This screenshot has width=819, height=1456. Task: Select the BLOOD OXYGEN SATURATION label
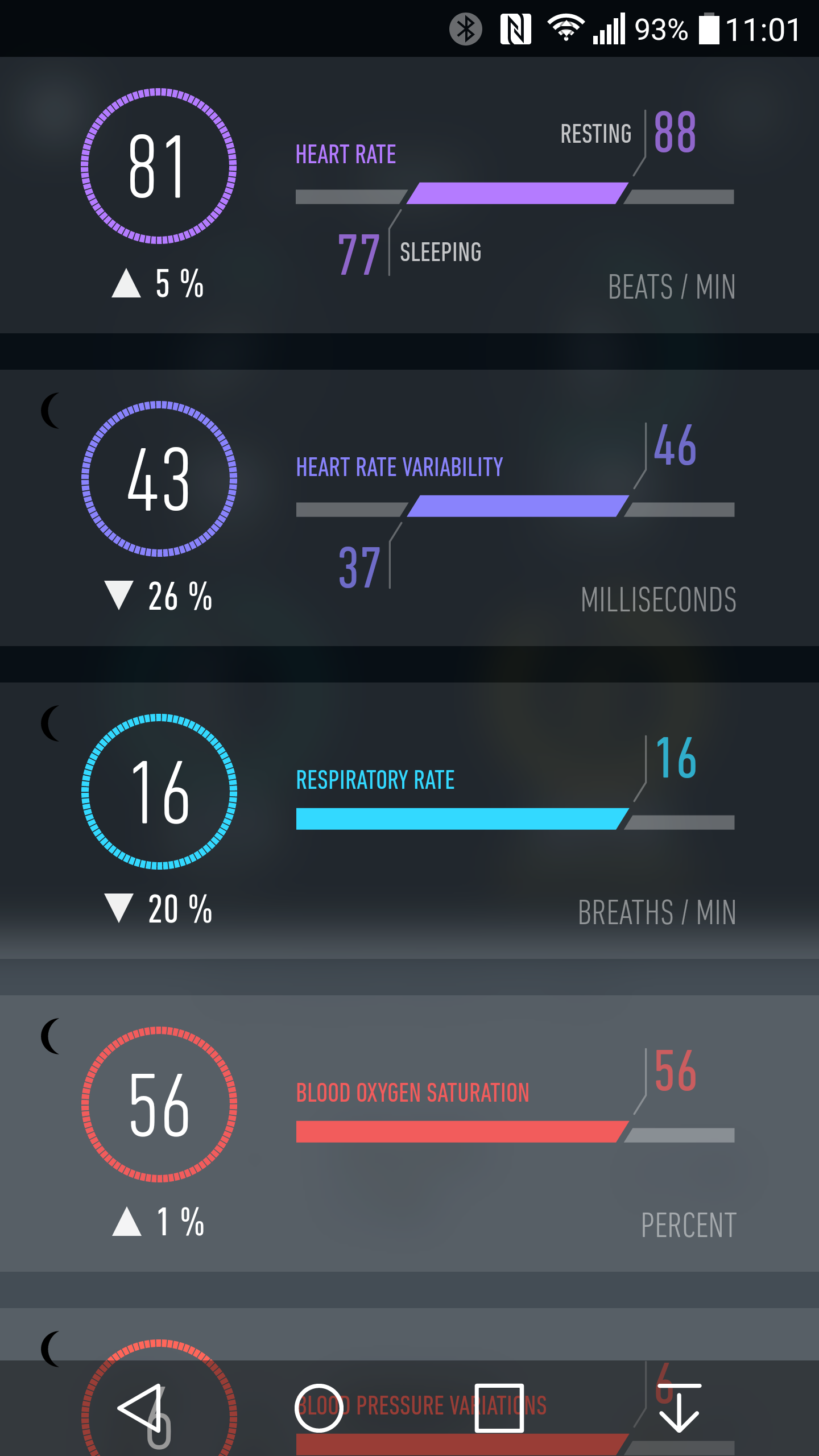click(x=412, y=1092)
